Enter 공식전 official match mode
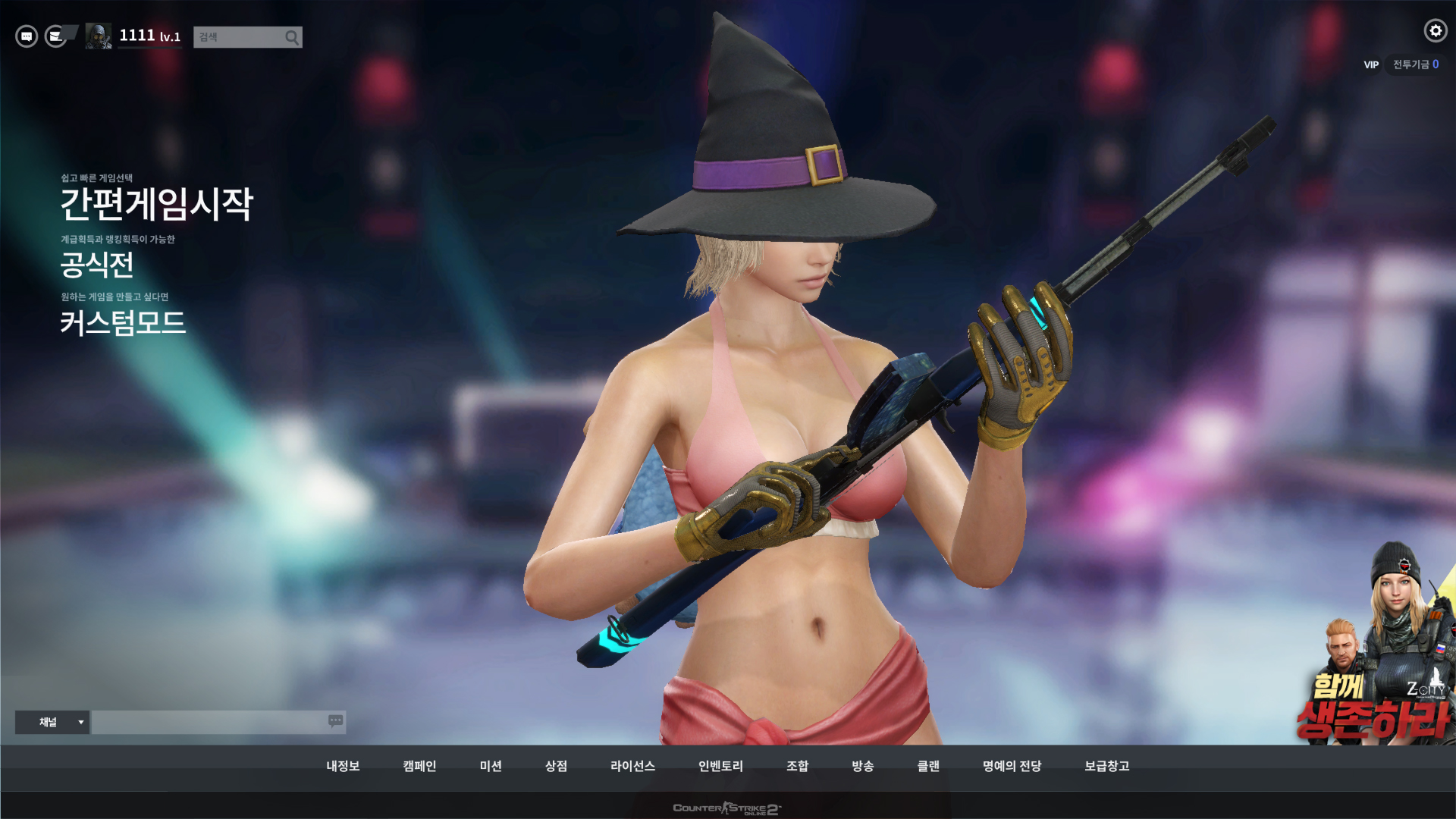The image size is (1456, 819). 96,266
